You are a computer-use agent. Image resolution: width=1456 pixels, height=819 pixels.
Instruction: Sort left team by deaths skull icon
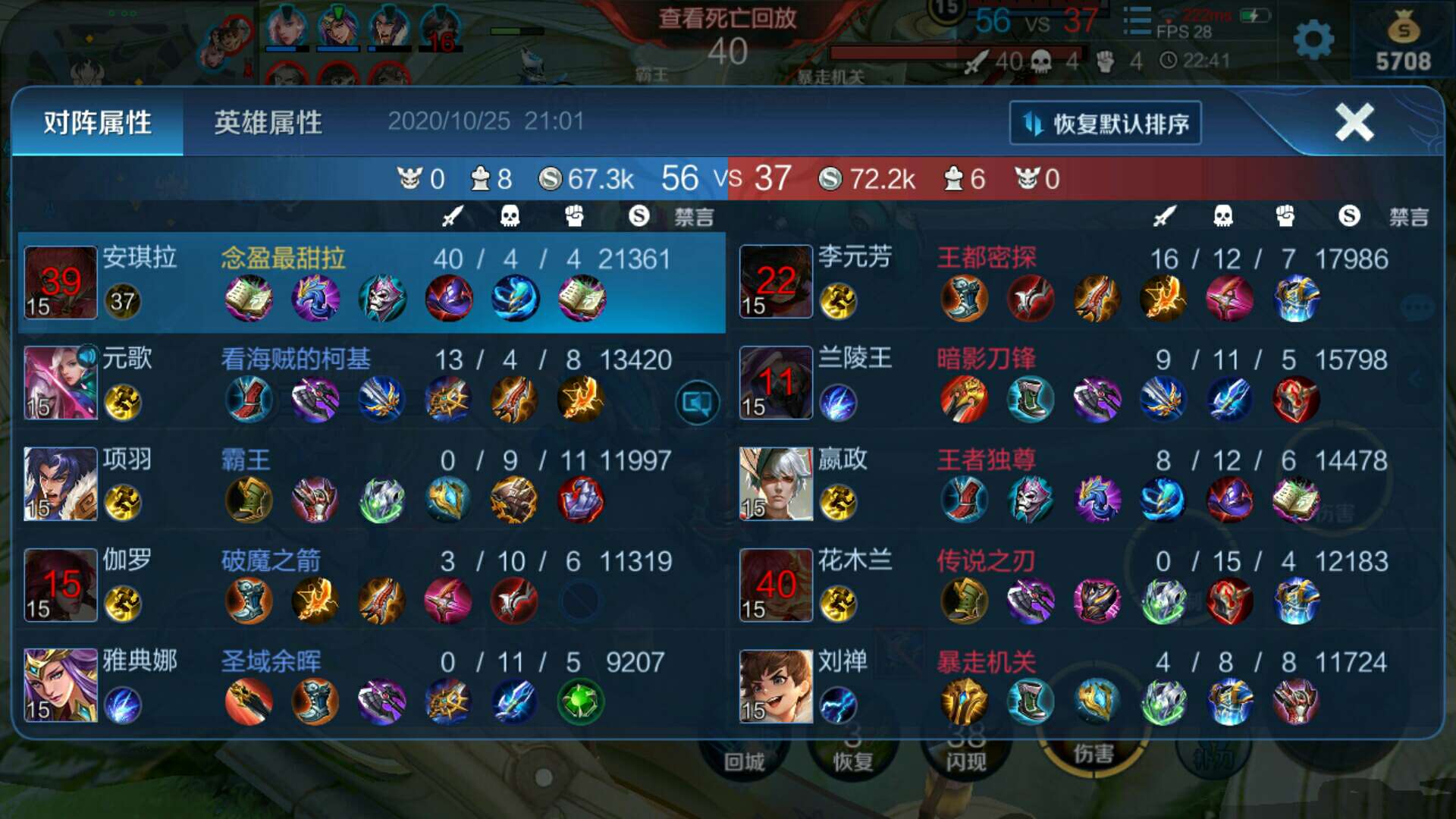[x=510, y=217]
